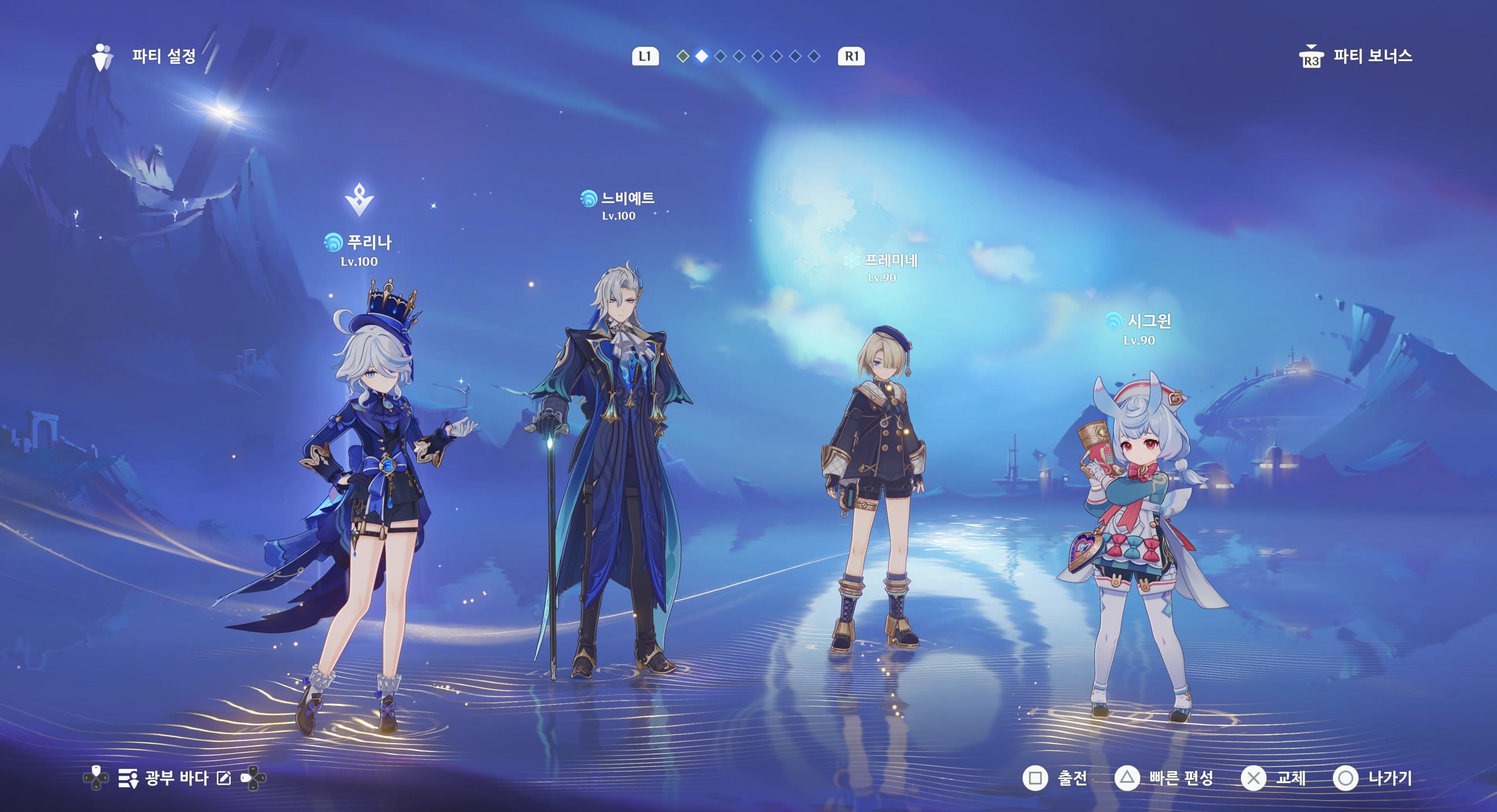
Task: Click the highlighted white diamond party page
Action: click(x=702, y=57)
